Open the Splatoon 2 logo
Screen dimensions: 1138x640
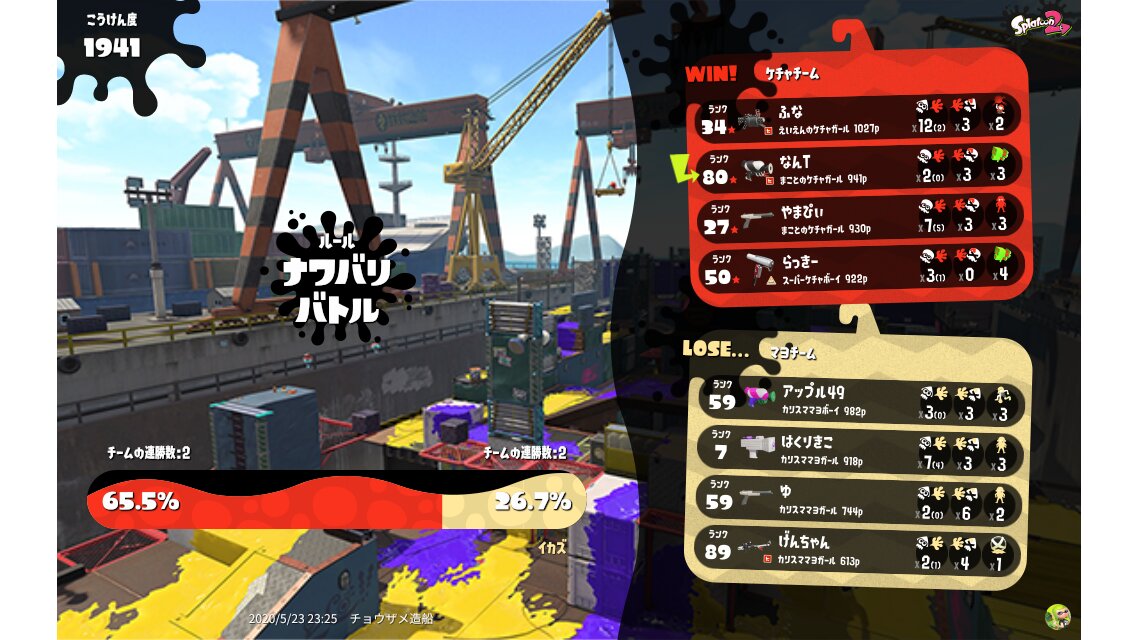pyautogui.click(x=1040, y=24)
